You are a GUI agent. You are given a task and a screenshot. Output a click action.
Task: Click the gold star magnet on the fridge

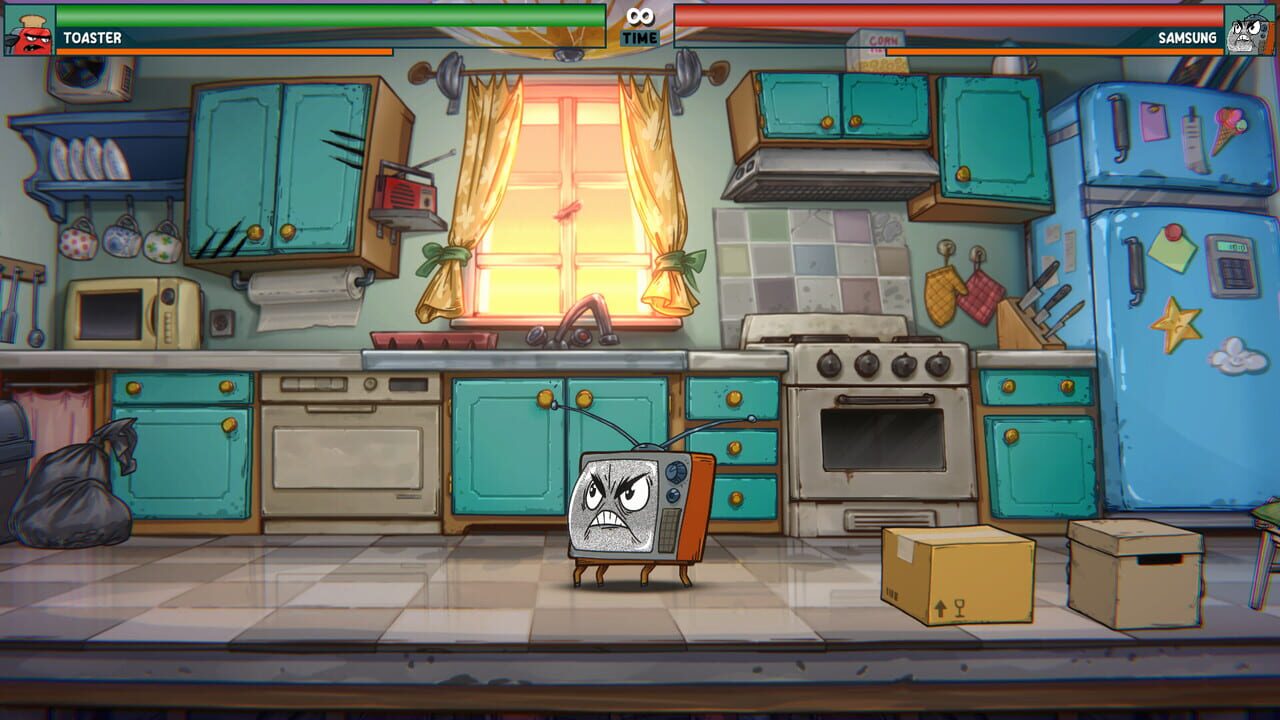(1178, 322)
